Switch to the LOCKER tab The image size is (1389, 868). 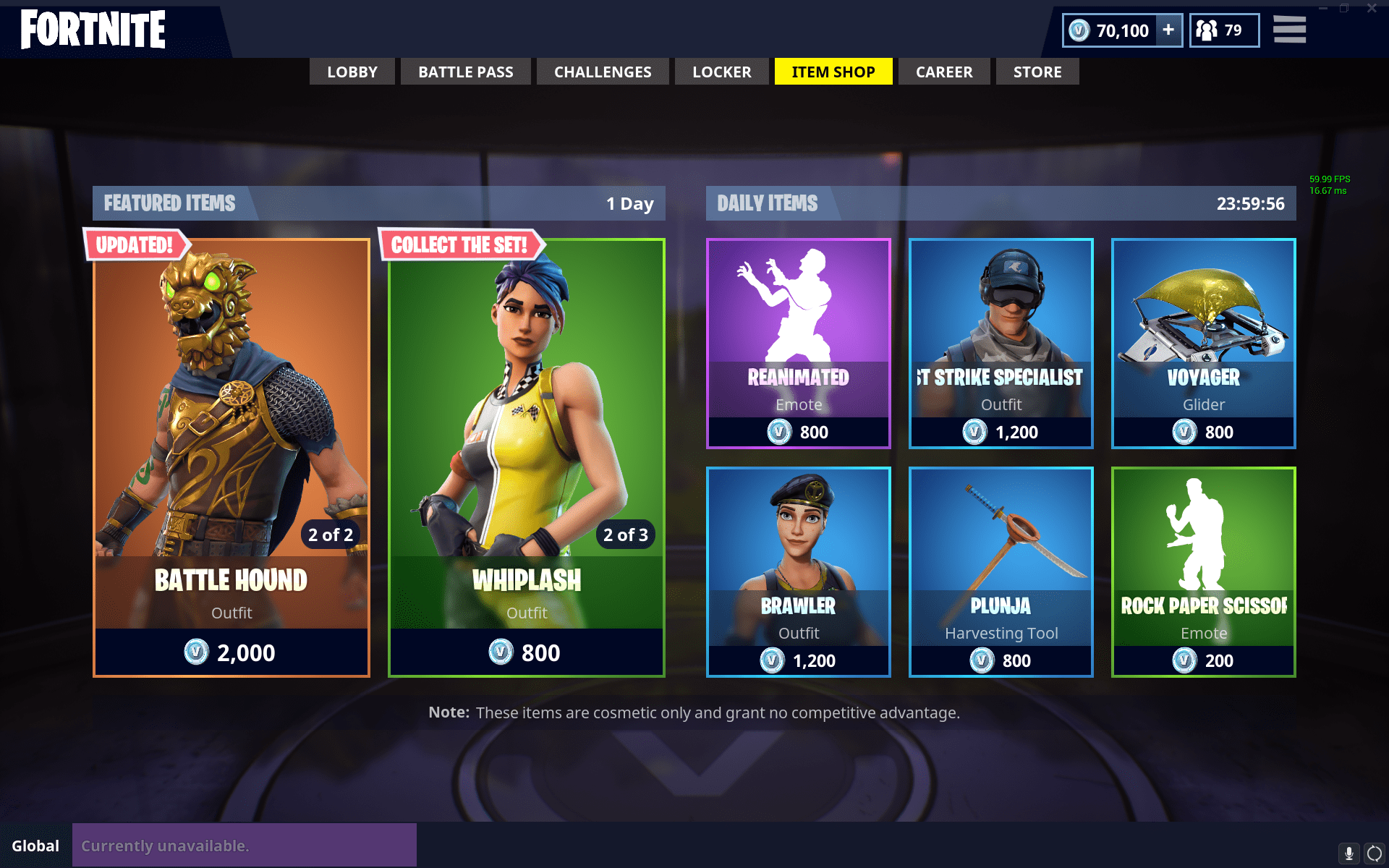(721, 72)
